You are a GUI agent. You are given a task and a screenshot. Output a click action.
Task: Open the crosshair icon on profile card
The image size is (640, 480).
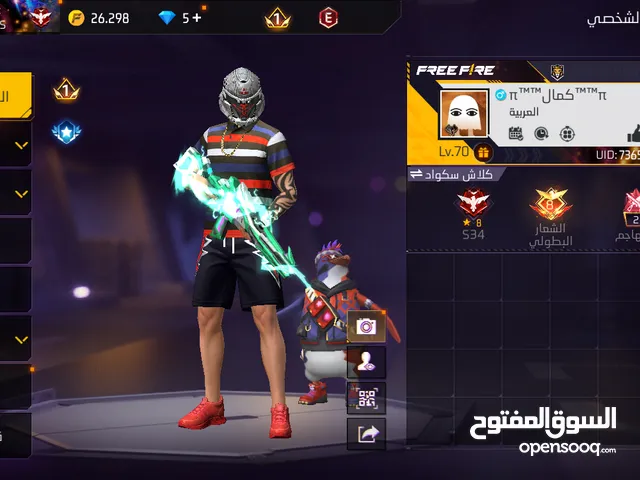coord(567,134)
